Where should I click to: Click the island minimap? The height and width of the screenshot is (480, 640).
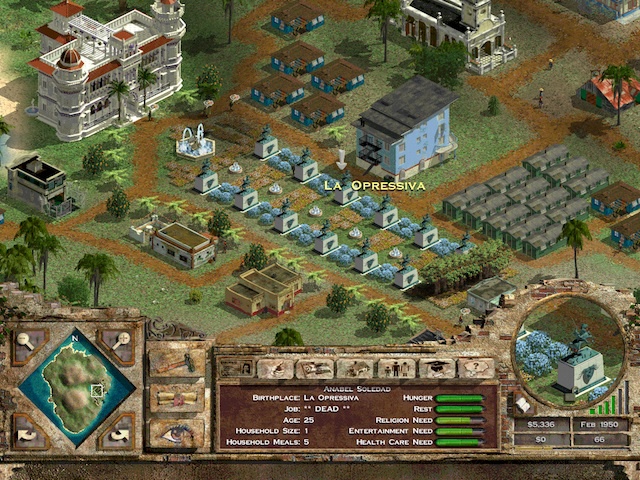[76, 387]
